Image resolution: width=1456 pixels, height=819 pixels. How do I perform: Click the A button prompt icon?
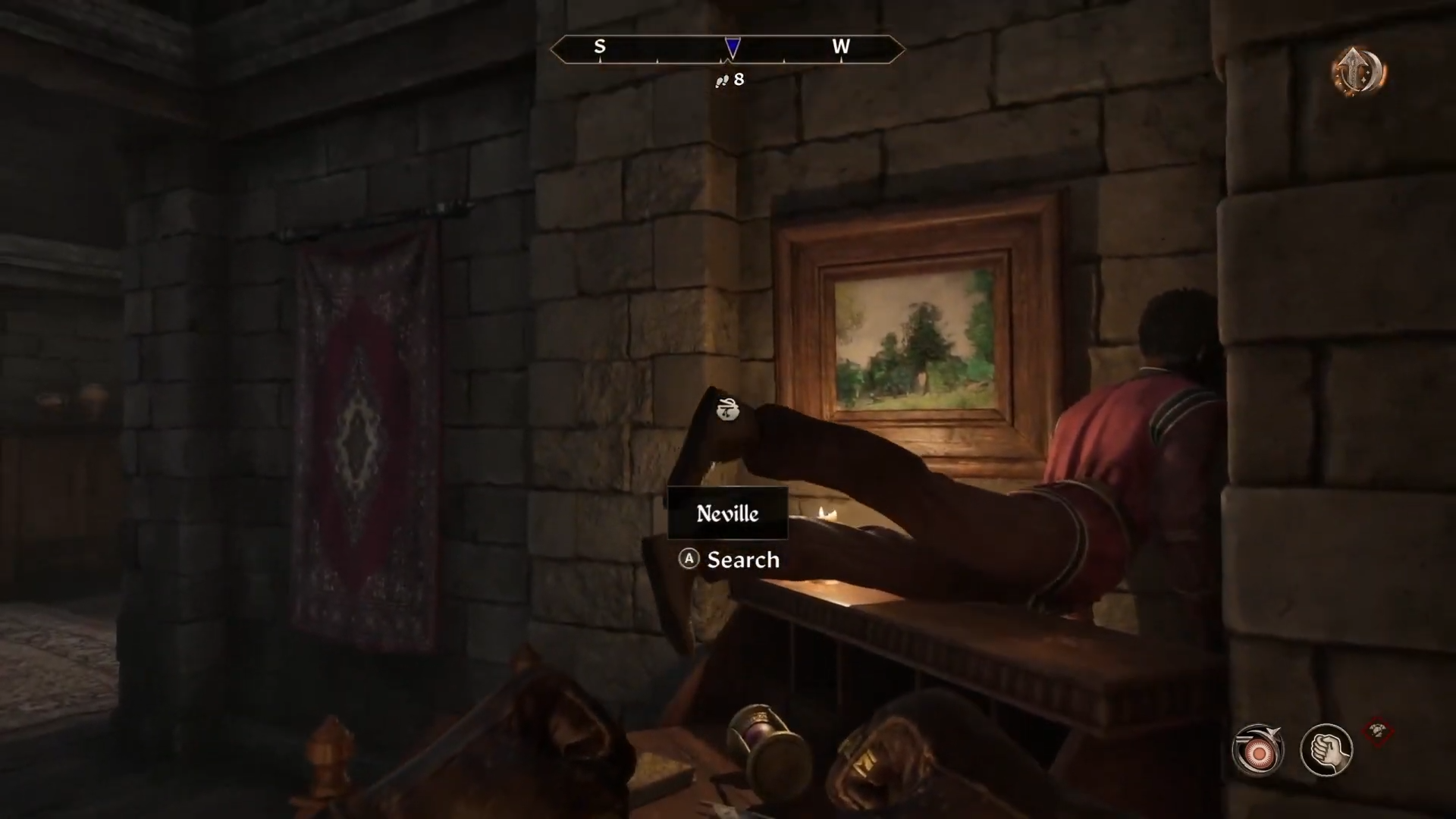(x=688, y=560)
